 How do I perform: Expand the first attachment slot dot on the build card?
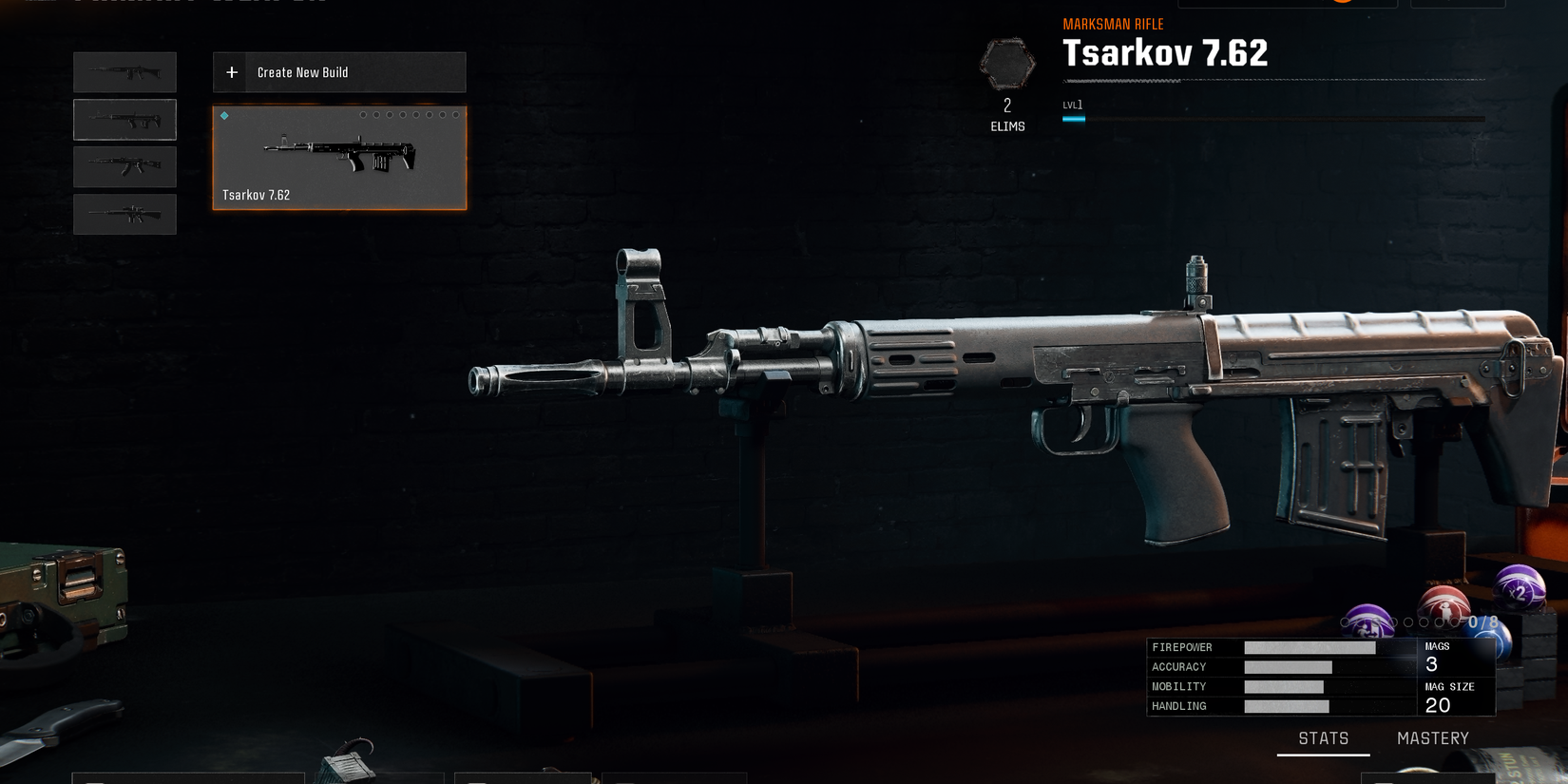pyautogui.click(x=363, y=115)
